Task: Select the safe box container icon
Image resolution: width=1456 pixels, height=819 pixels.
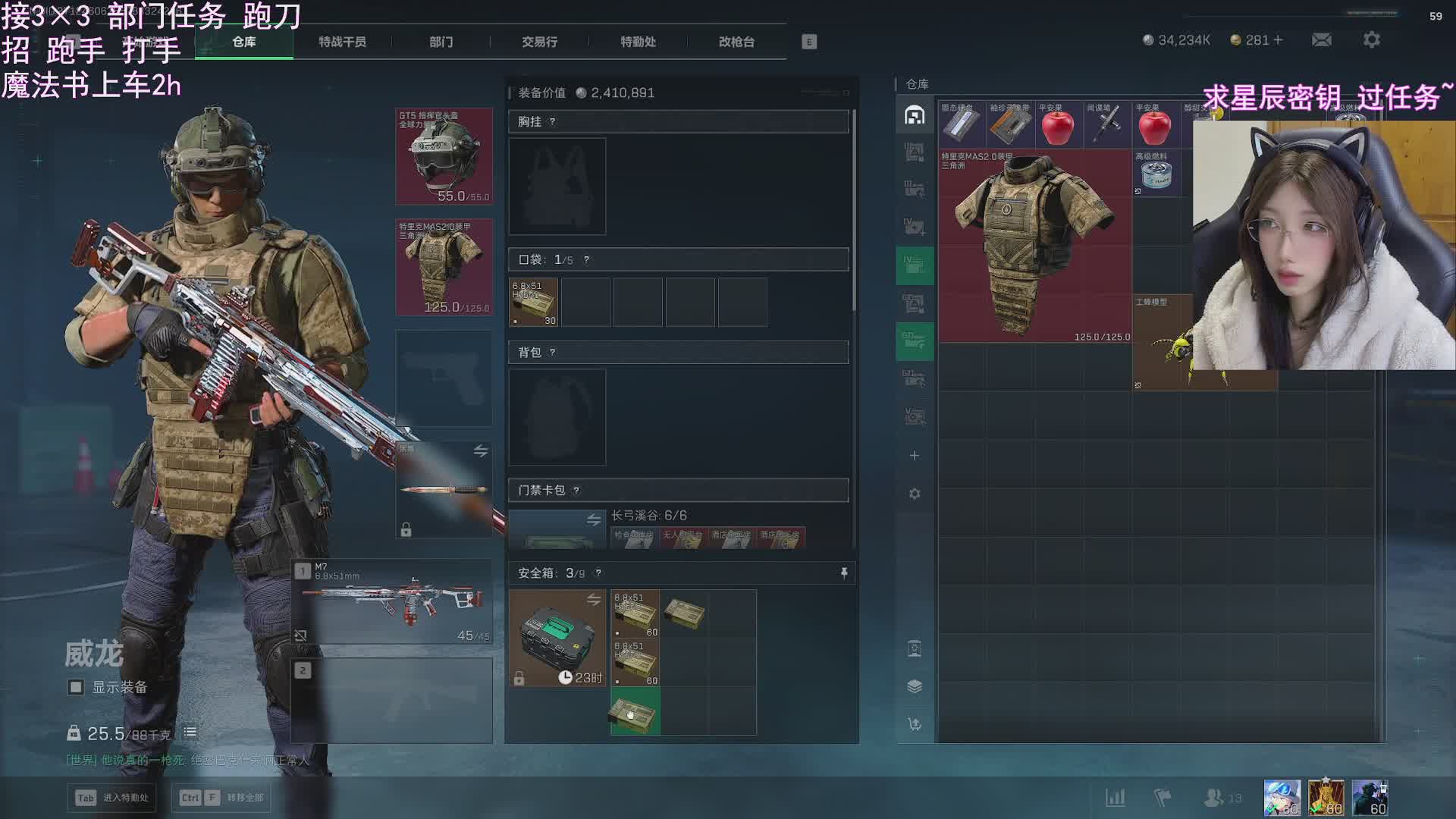Action: click(557, 638)
